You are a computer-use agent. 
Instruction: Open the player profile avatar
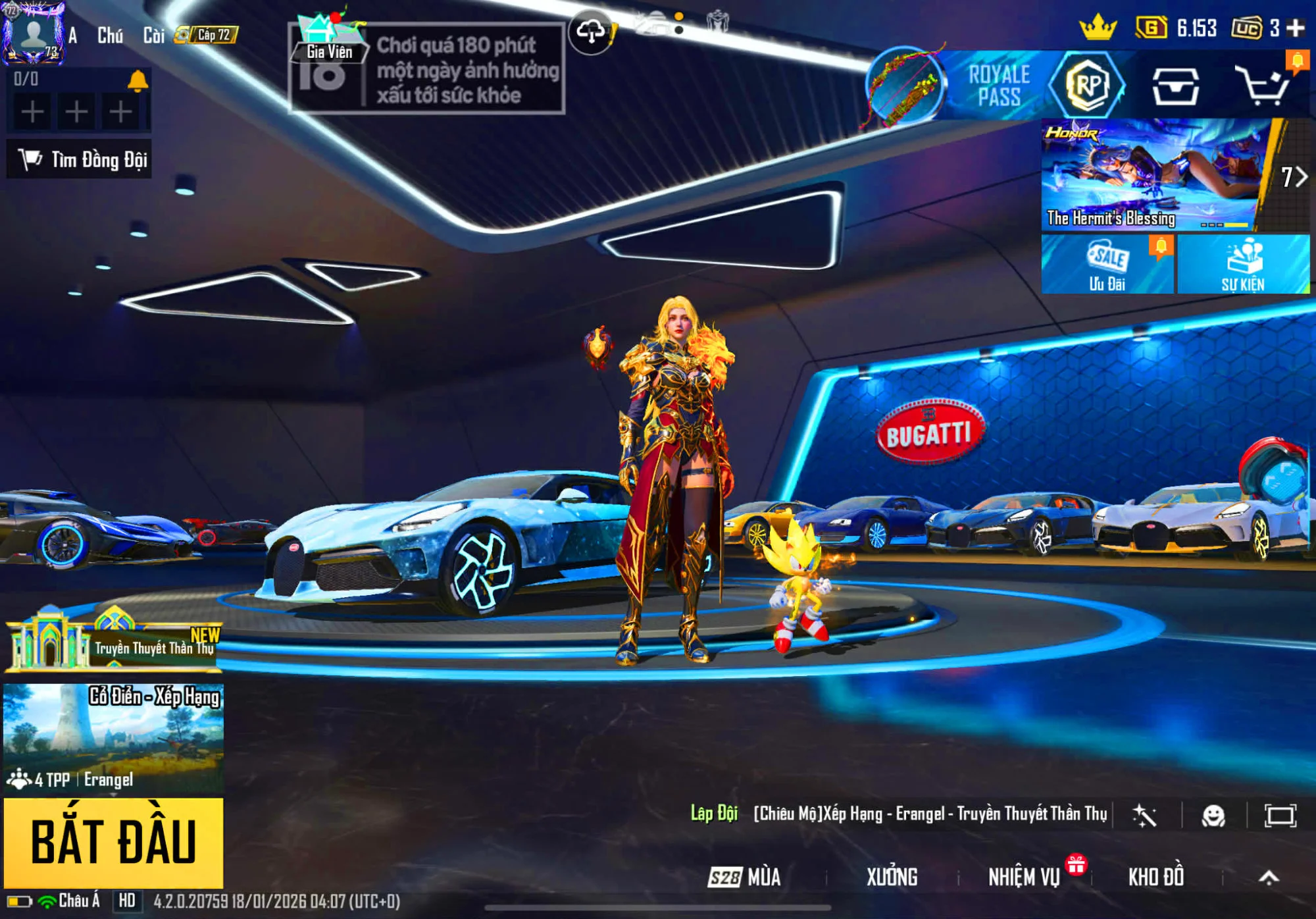33,33
